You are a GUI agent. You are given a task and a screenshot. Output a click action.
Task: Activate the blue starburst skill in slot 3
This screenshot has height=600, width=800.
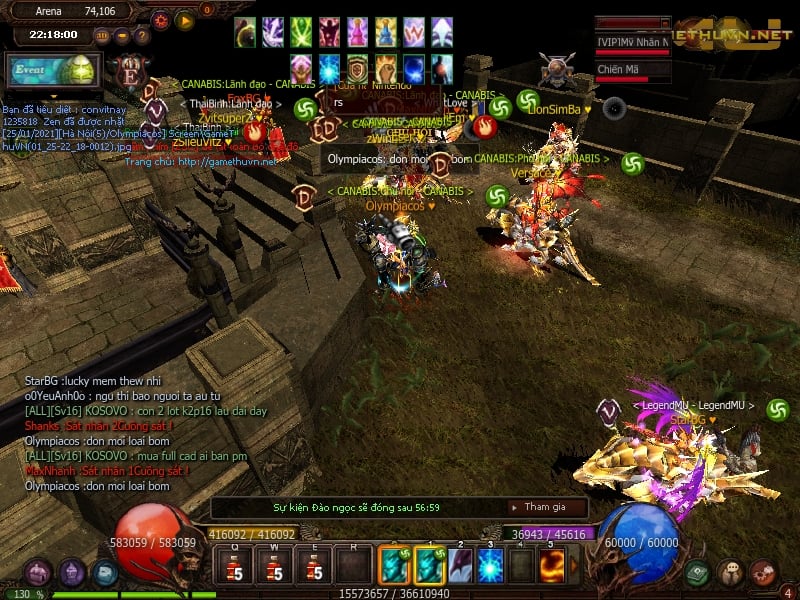tap(490, 565)
